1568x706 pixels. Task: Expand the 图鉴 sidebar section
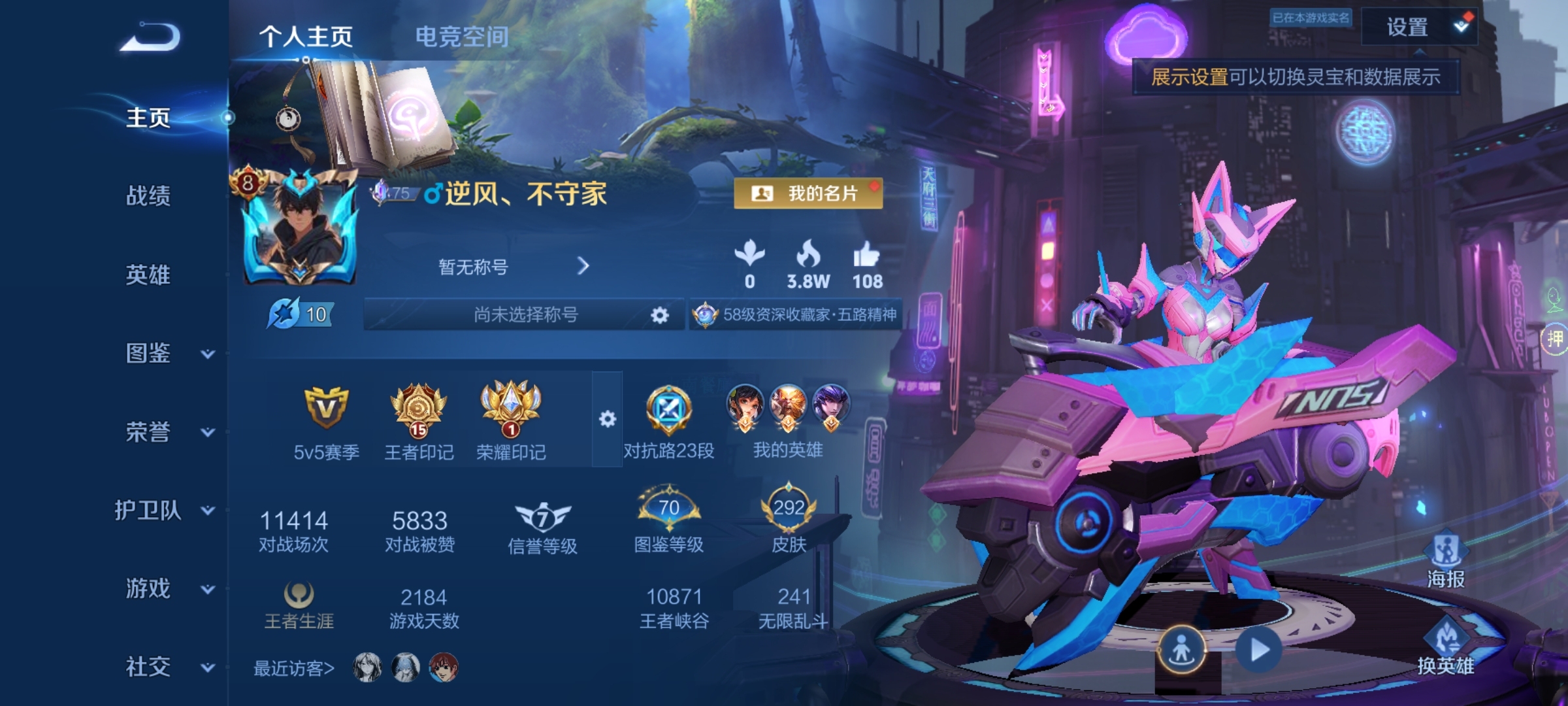[207, 354]
